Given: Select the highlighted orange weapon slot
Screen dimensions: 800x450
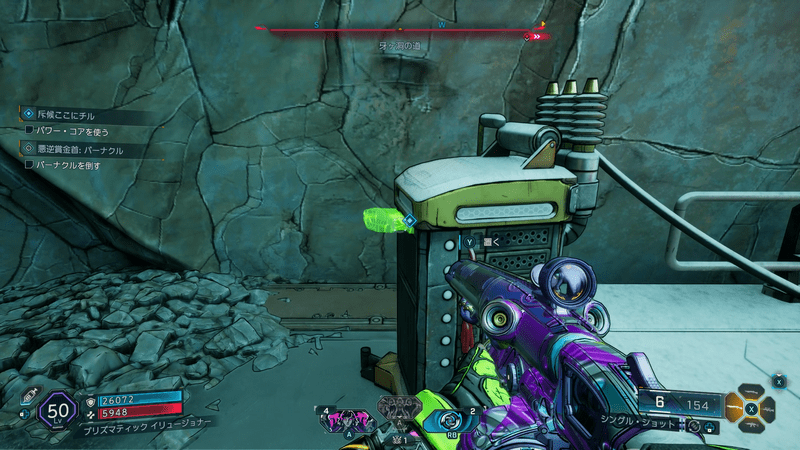Looking at the screenshot, I should pos(736,407).
